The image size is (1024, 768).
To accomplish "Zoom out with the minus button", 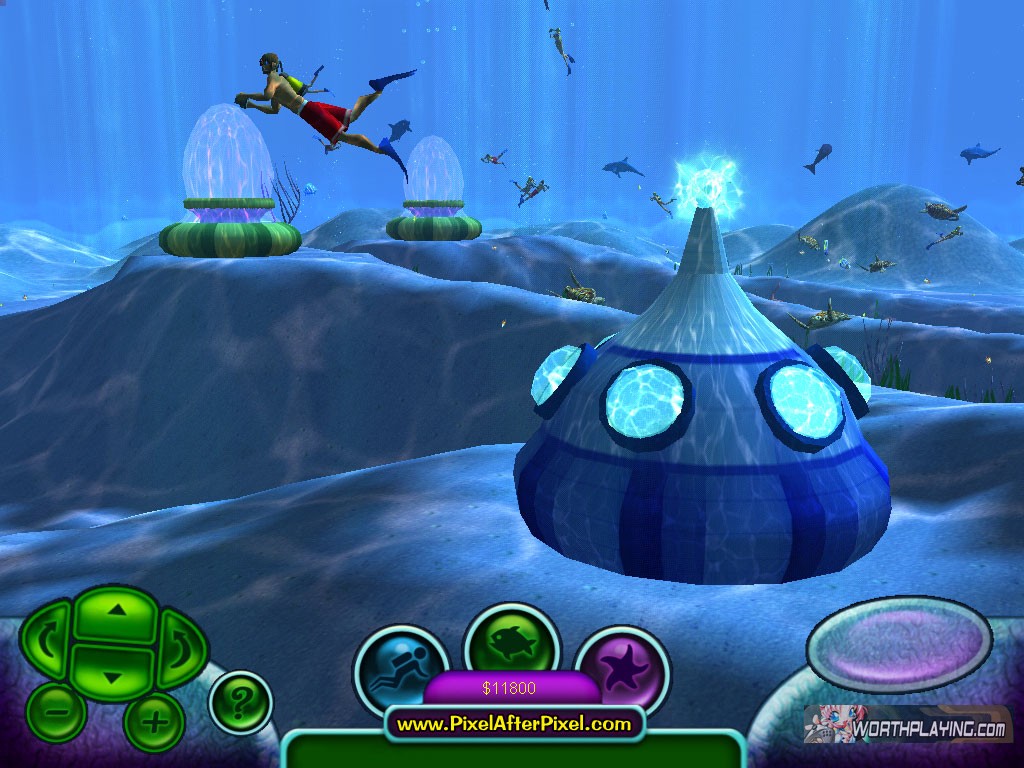I will tap(57, 714).
